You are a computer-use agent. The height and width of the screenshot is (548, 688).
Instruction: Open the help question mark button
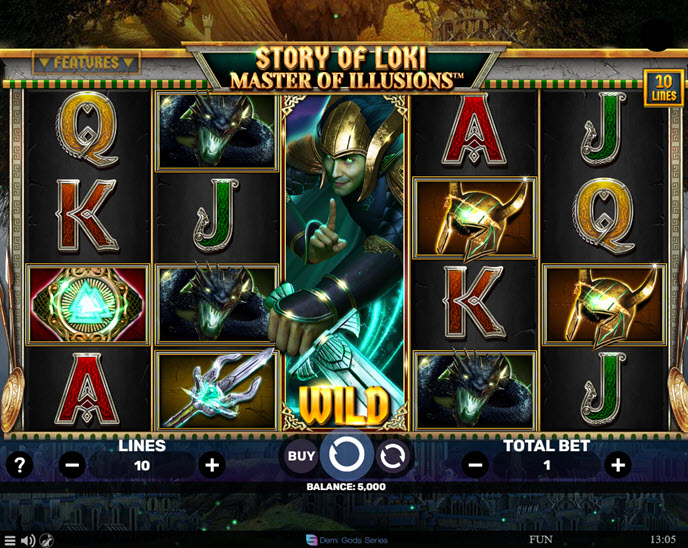pos(17,465)
